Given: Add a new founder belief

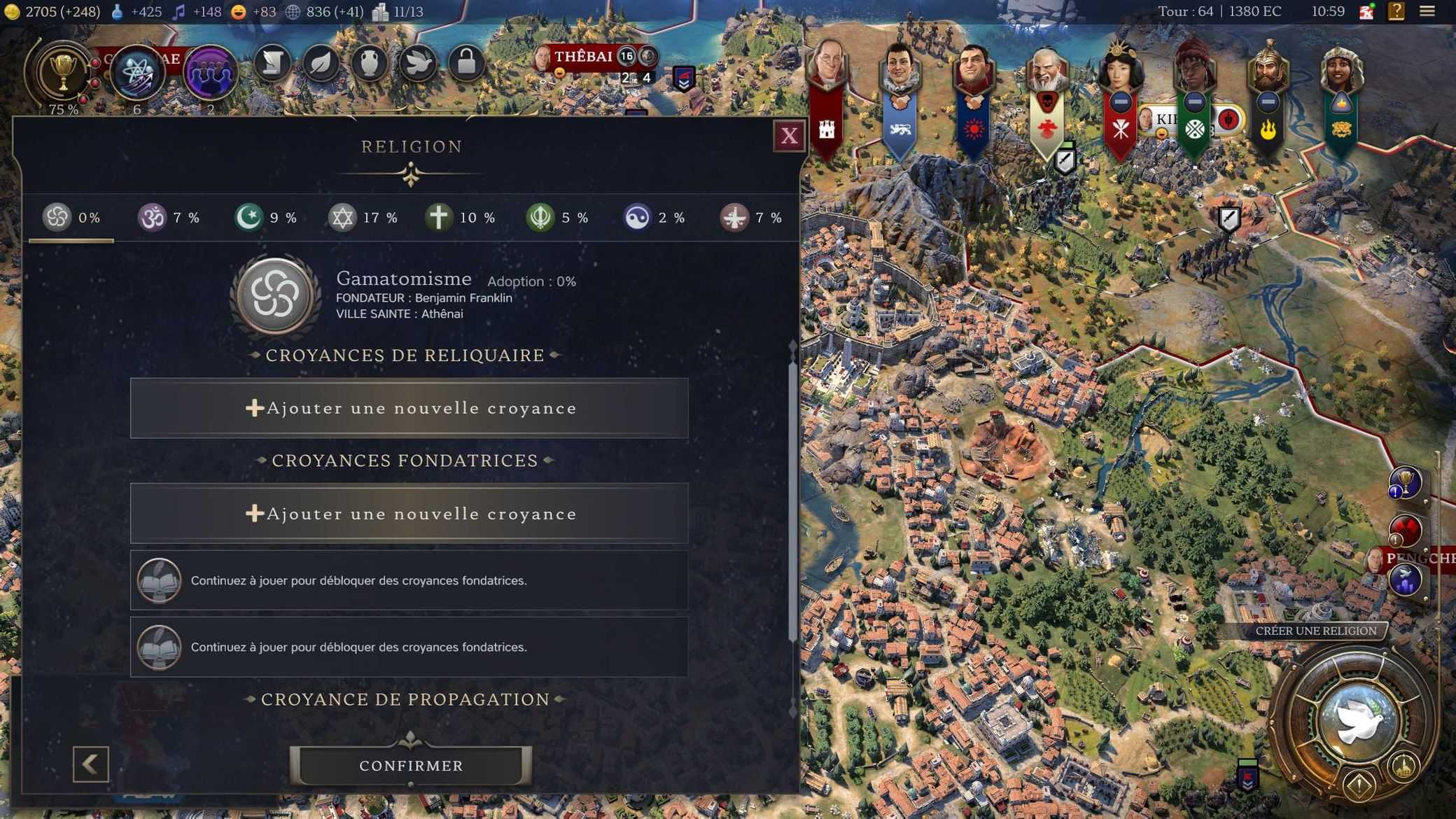Looking at the screenshot, I should [409, 513].
